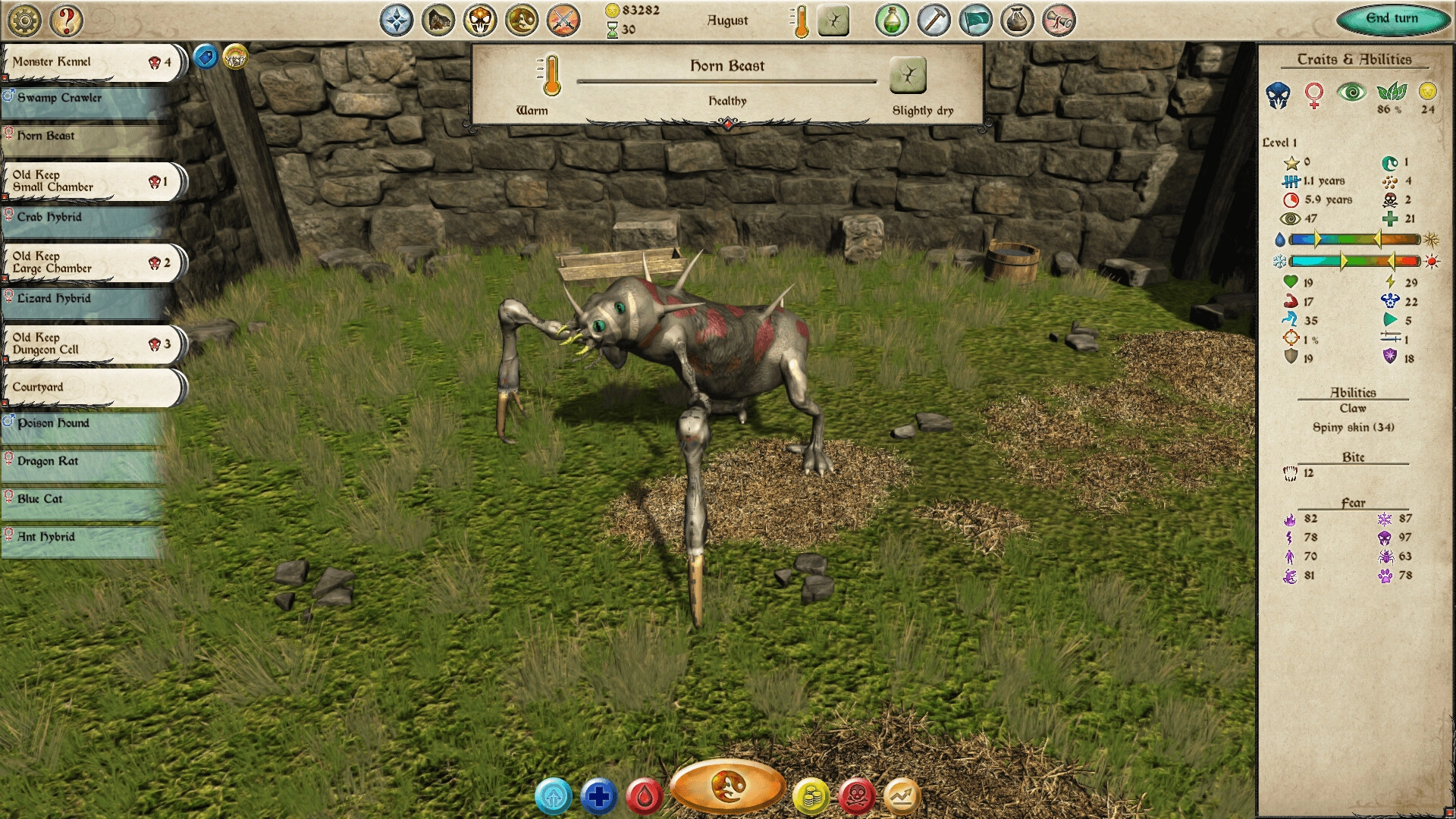The height and width of the screenshot is (819, 1456).
Task: Select the Blue Cat entry
Action: pos(82,500)
